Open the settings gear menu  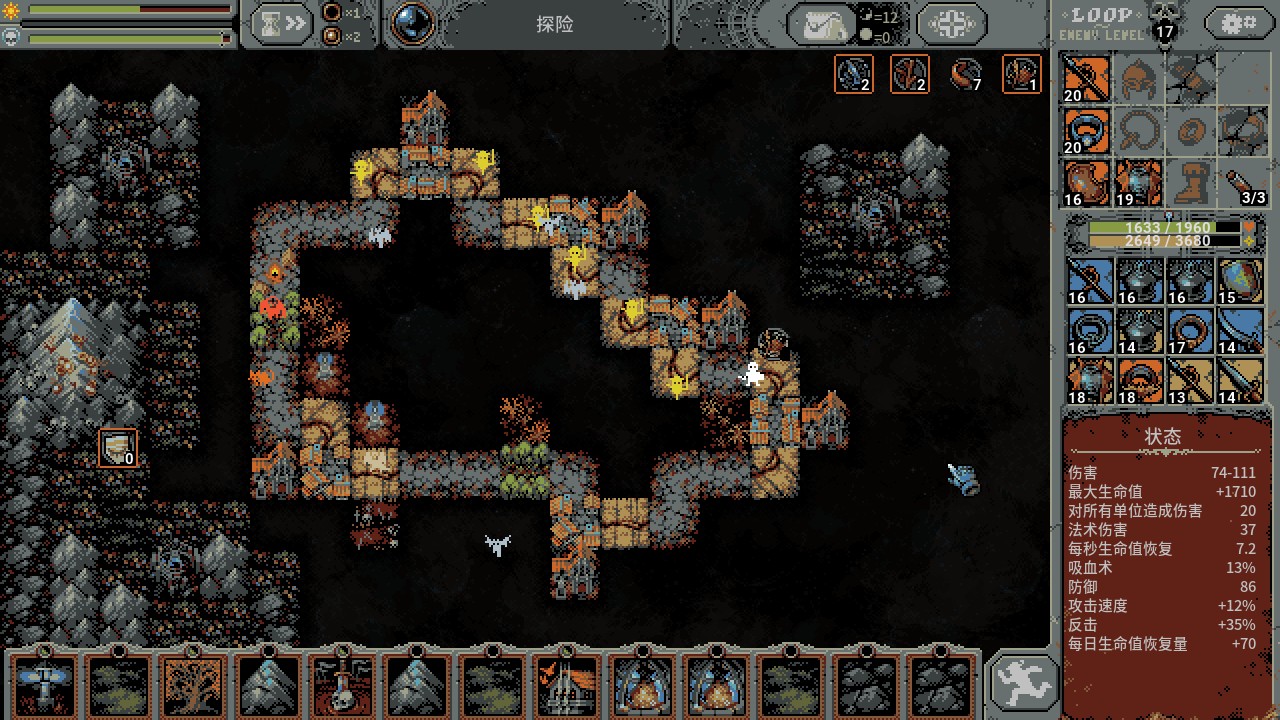1239,22
